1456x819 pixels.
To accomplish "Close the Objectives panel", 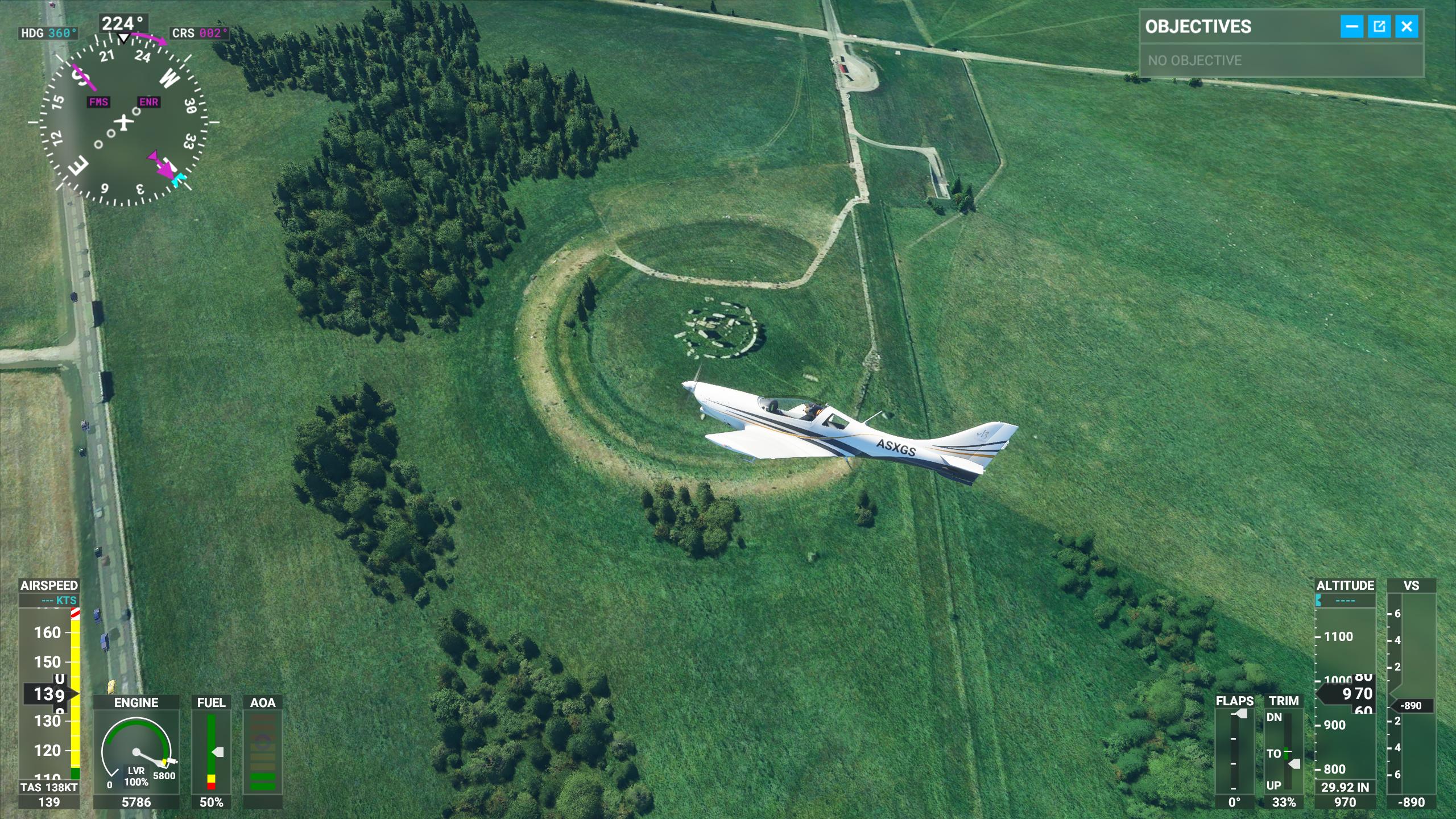I will [1407, 27].
